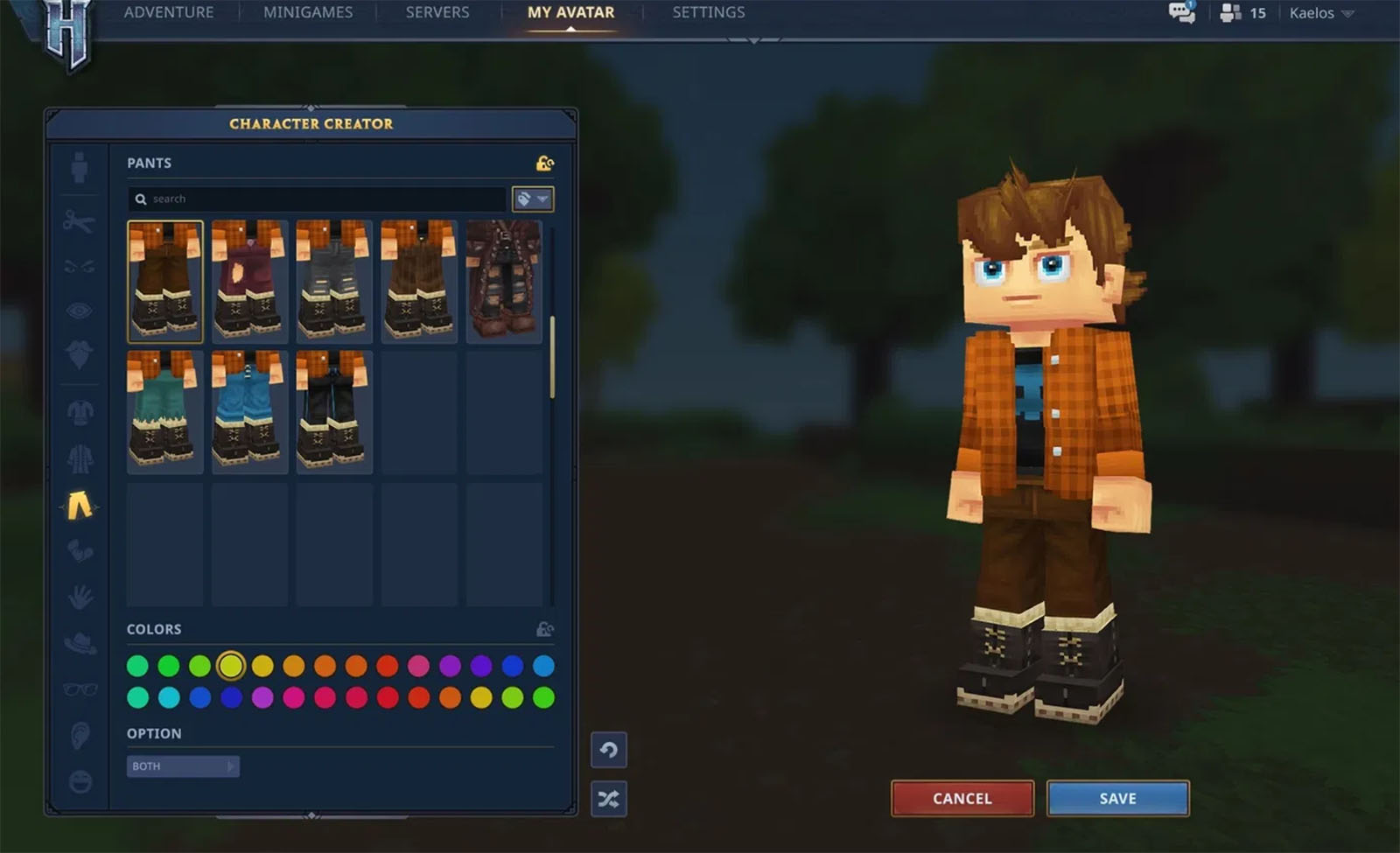
Task: Click the randomize character icon
Action: pos(609,799)
